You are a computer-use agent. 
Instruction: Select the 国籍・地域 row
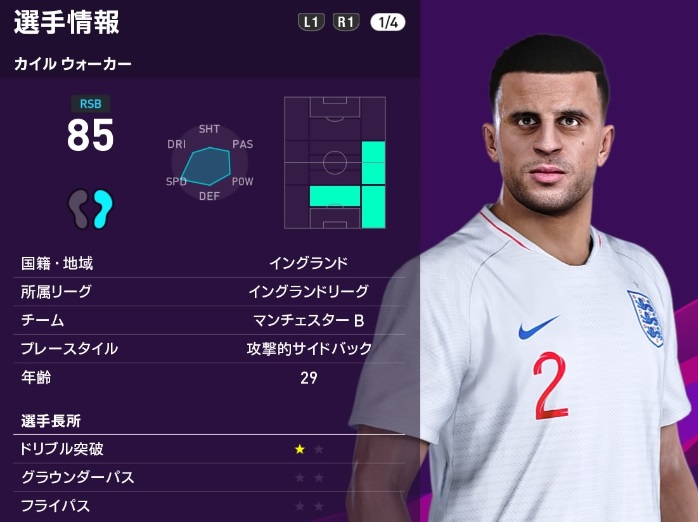pos(210,264)
